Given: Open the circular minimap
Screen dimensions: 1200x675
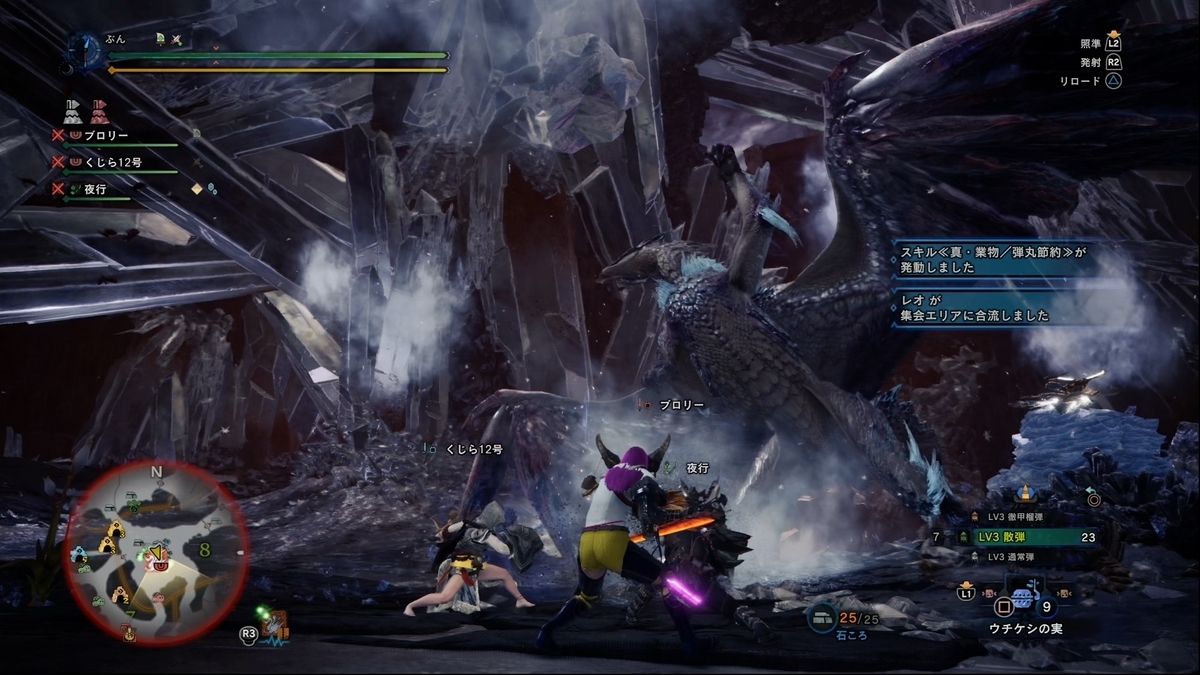Looking at the screenshot, I should (155, 553).
